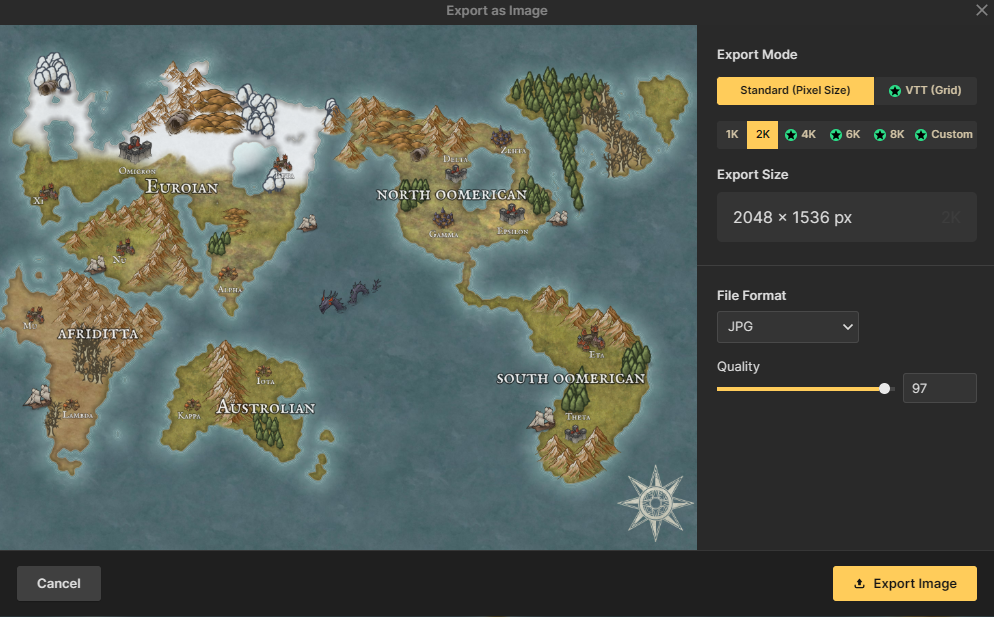The width and height of the screenshot is (994, 617).
Task: Cancel the export dialog
Action: (x=59, y=583)
